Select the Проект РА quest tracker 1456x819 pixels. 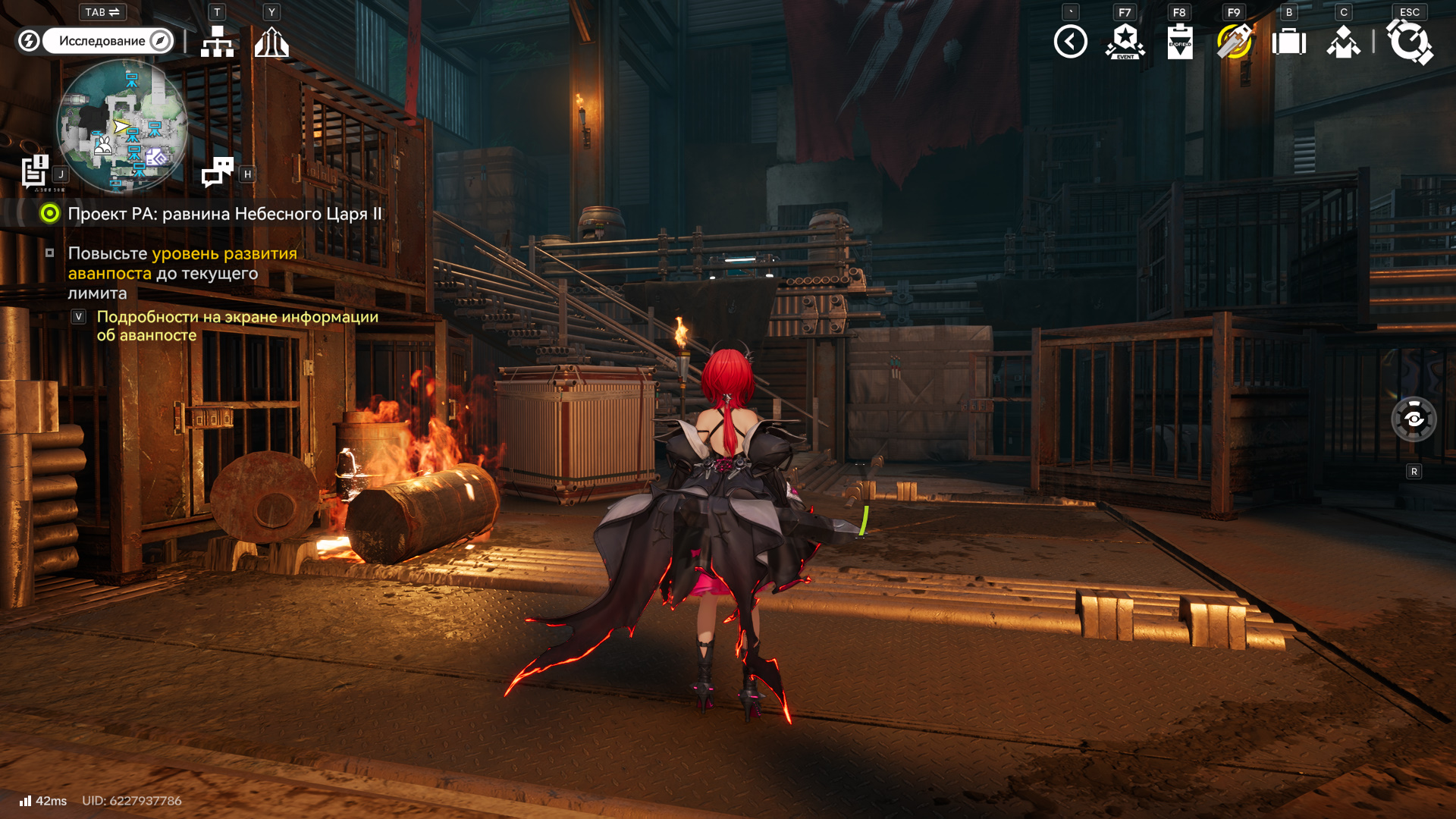[224, 214]
